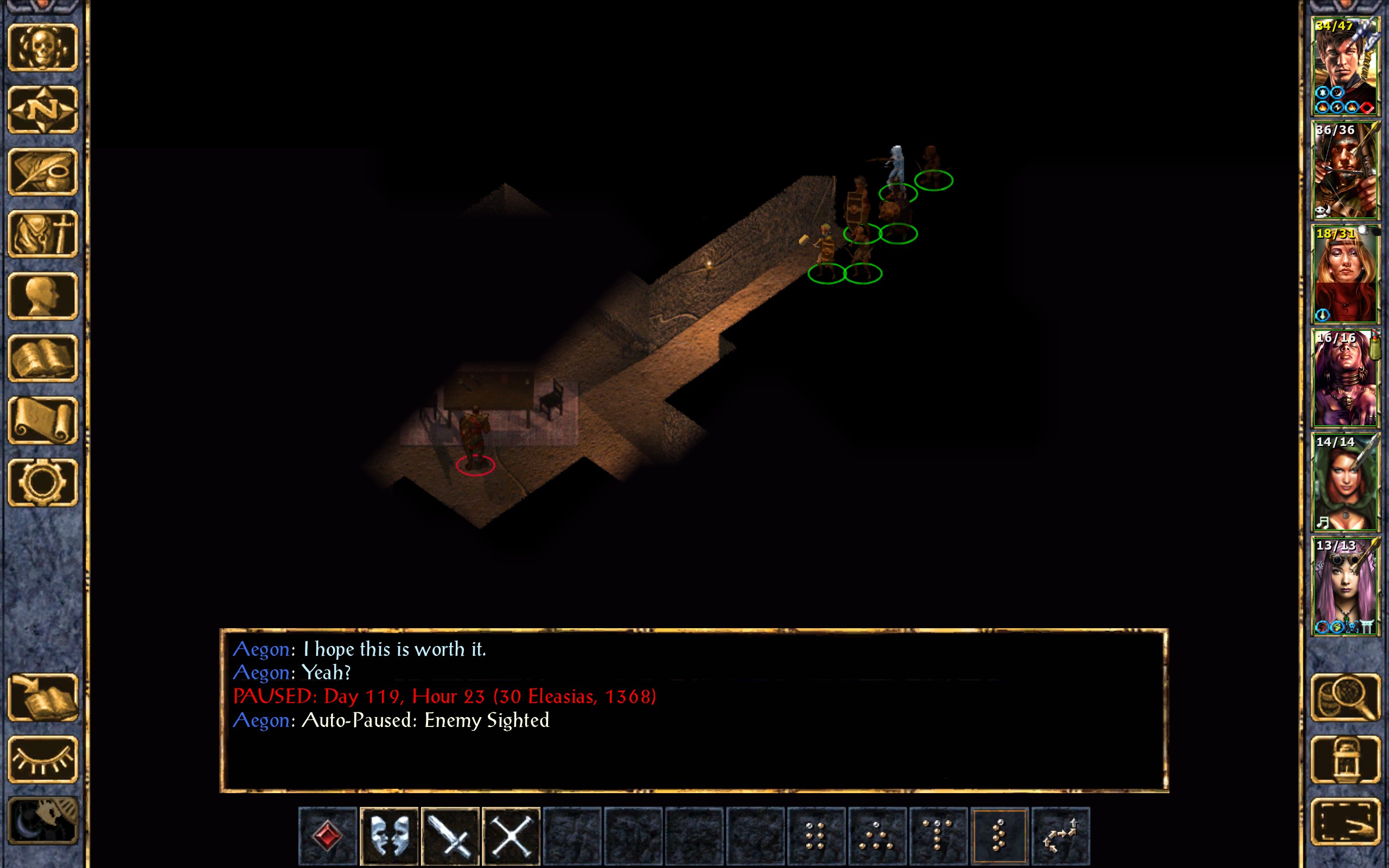Quick save using the book arrow icon
1389x868 pixels.
pyautogui.click(x=43, y=697)
